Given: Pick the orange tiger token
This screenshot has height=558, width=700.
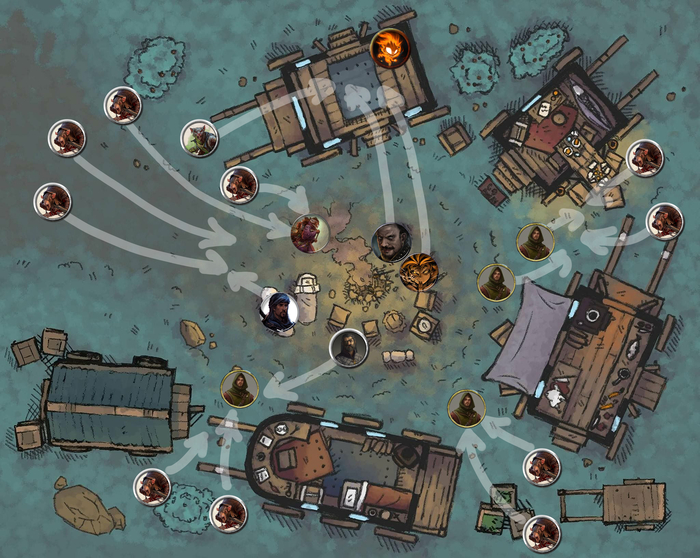Looking at the screenshot, I should [x=418, y=271].
